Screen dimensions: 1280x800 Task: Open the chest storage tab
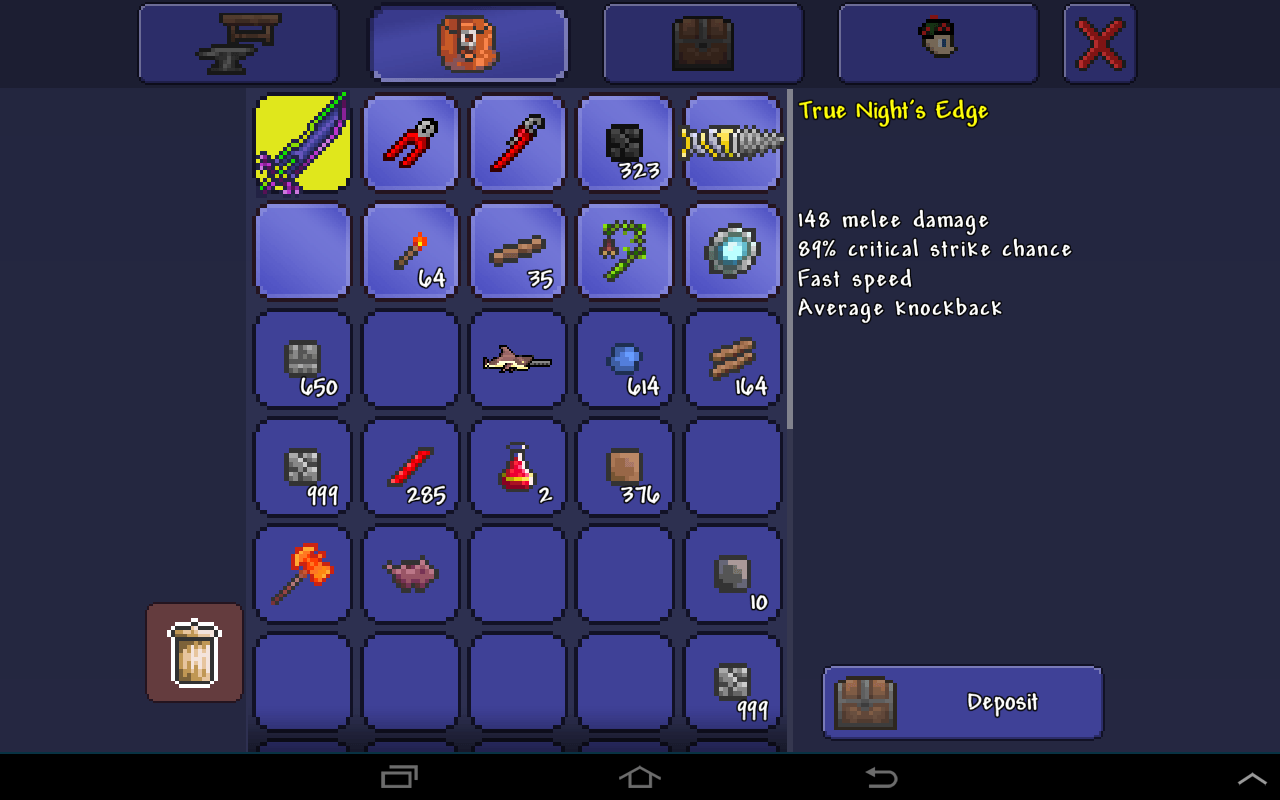(702, 43)
